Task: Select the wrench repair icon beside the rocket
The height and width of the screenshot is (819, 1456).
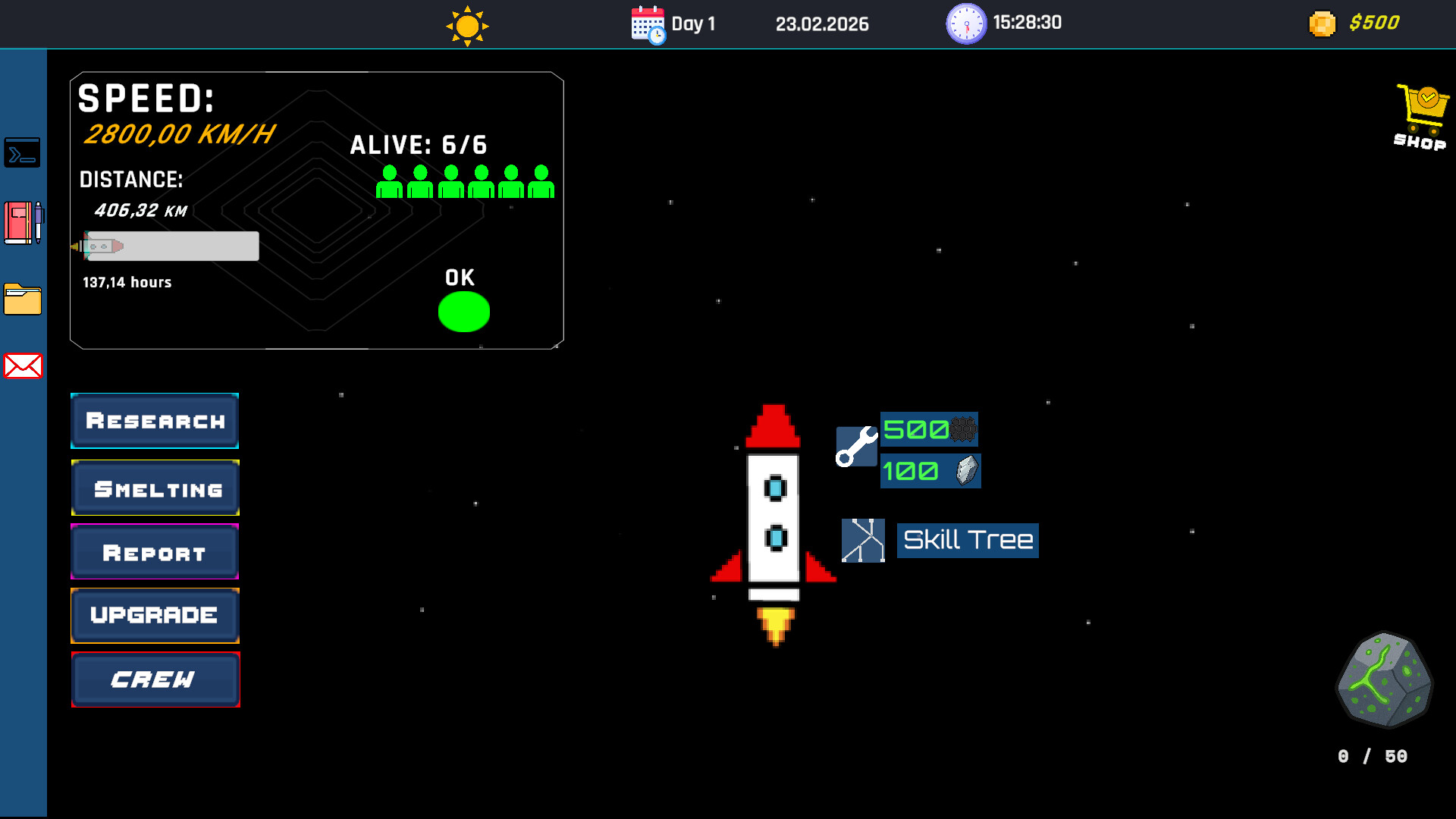Action: (x=855, y=446)
